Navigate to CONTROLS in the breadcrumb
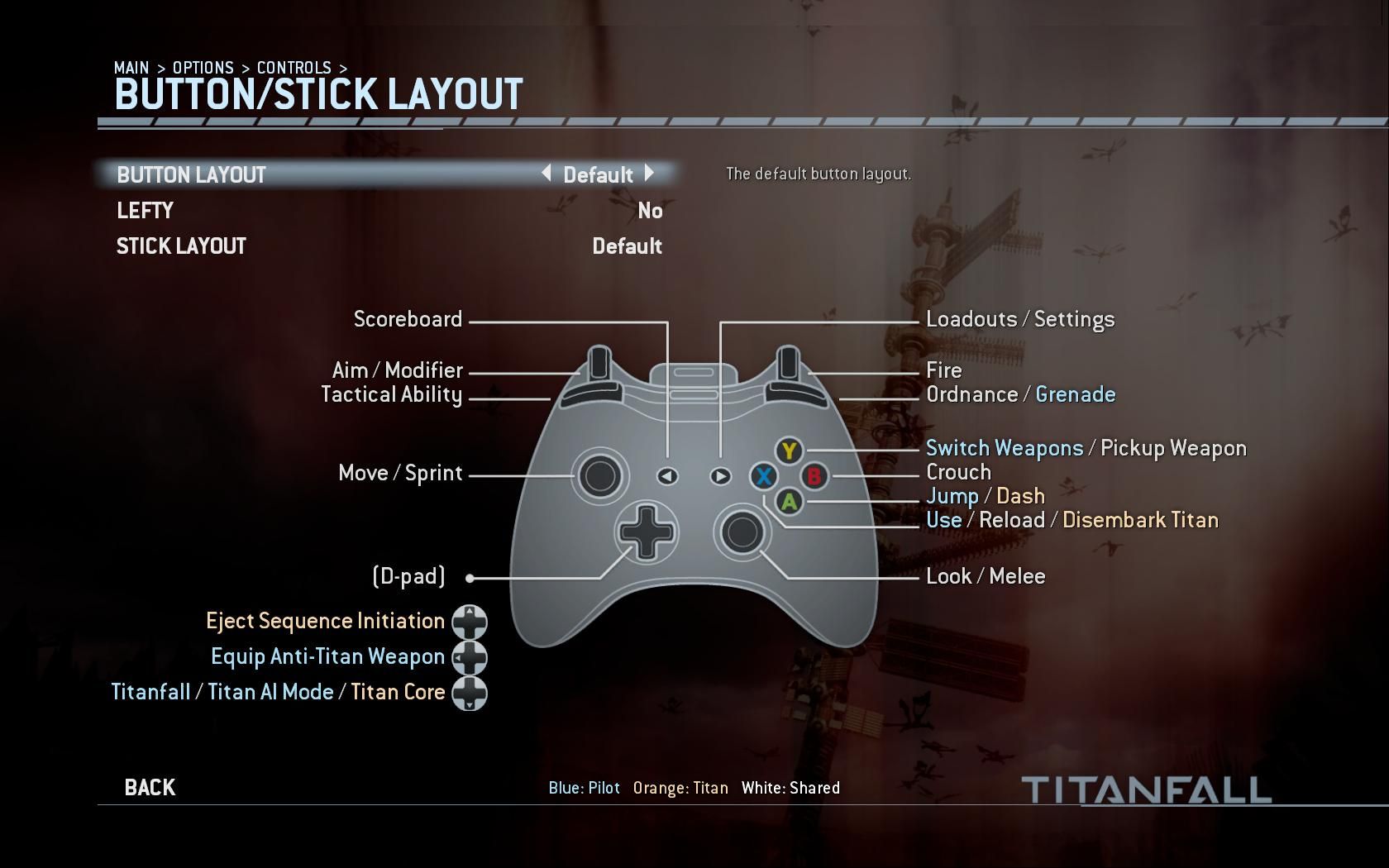 pyautogui.click(x=294, y=68)
